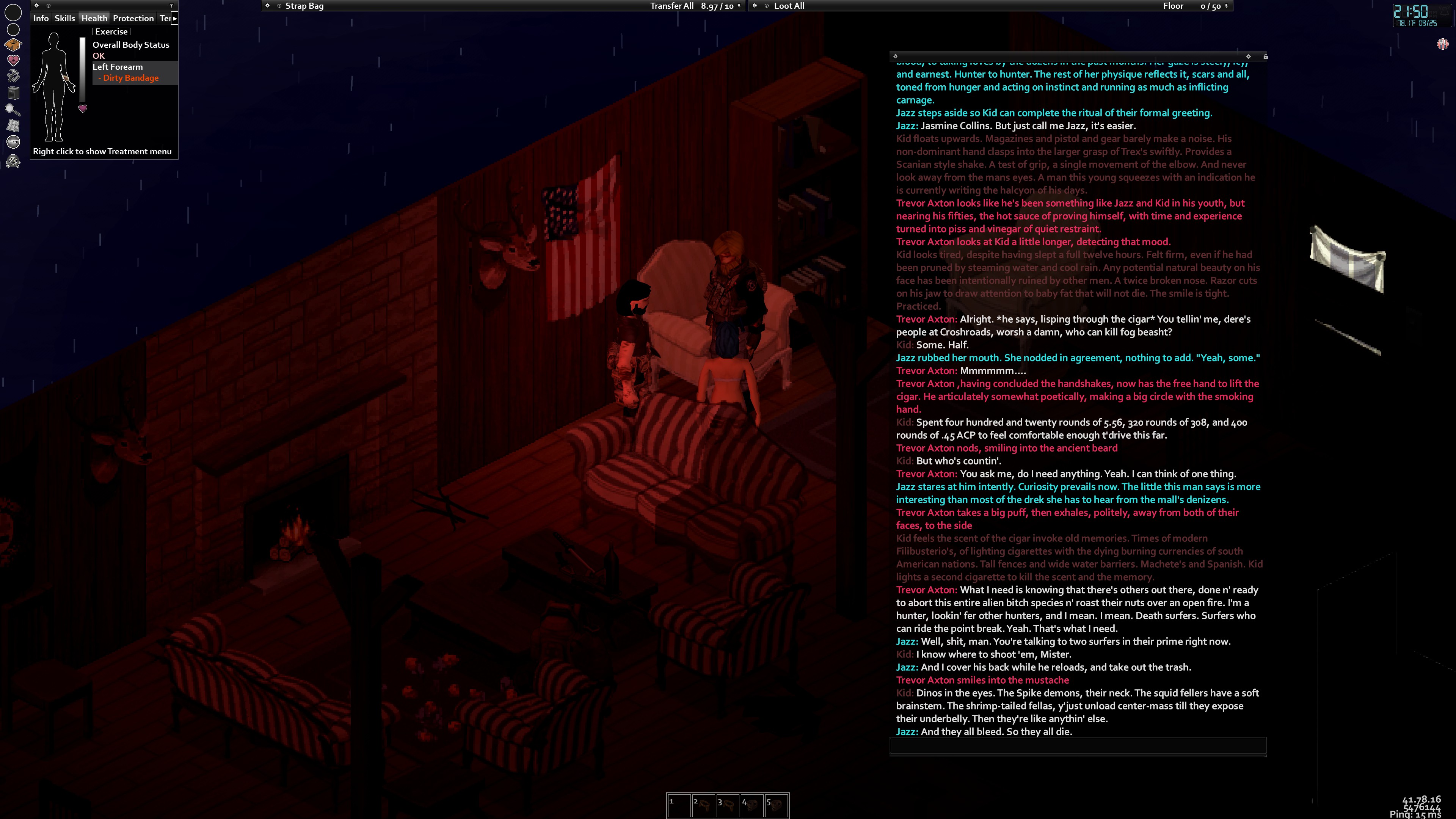Viewport: 1456px width, 819px height.
Task: Transfer All from the Strap Bag
Action: pyautogui.click(x=672, y=6)
